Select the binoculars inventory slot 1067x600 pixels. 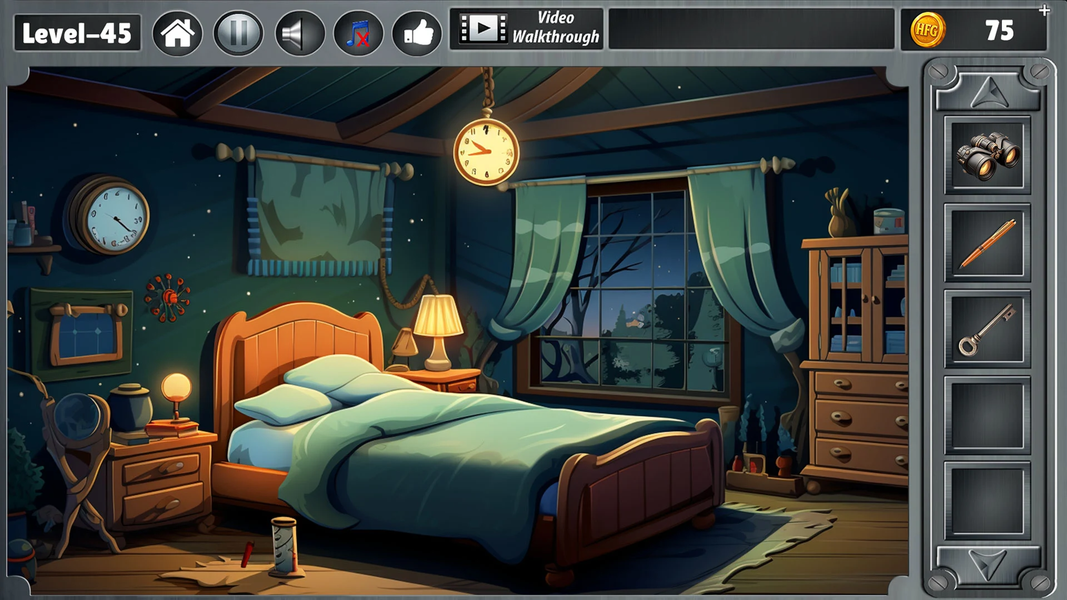(x=986, y=155)
